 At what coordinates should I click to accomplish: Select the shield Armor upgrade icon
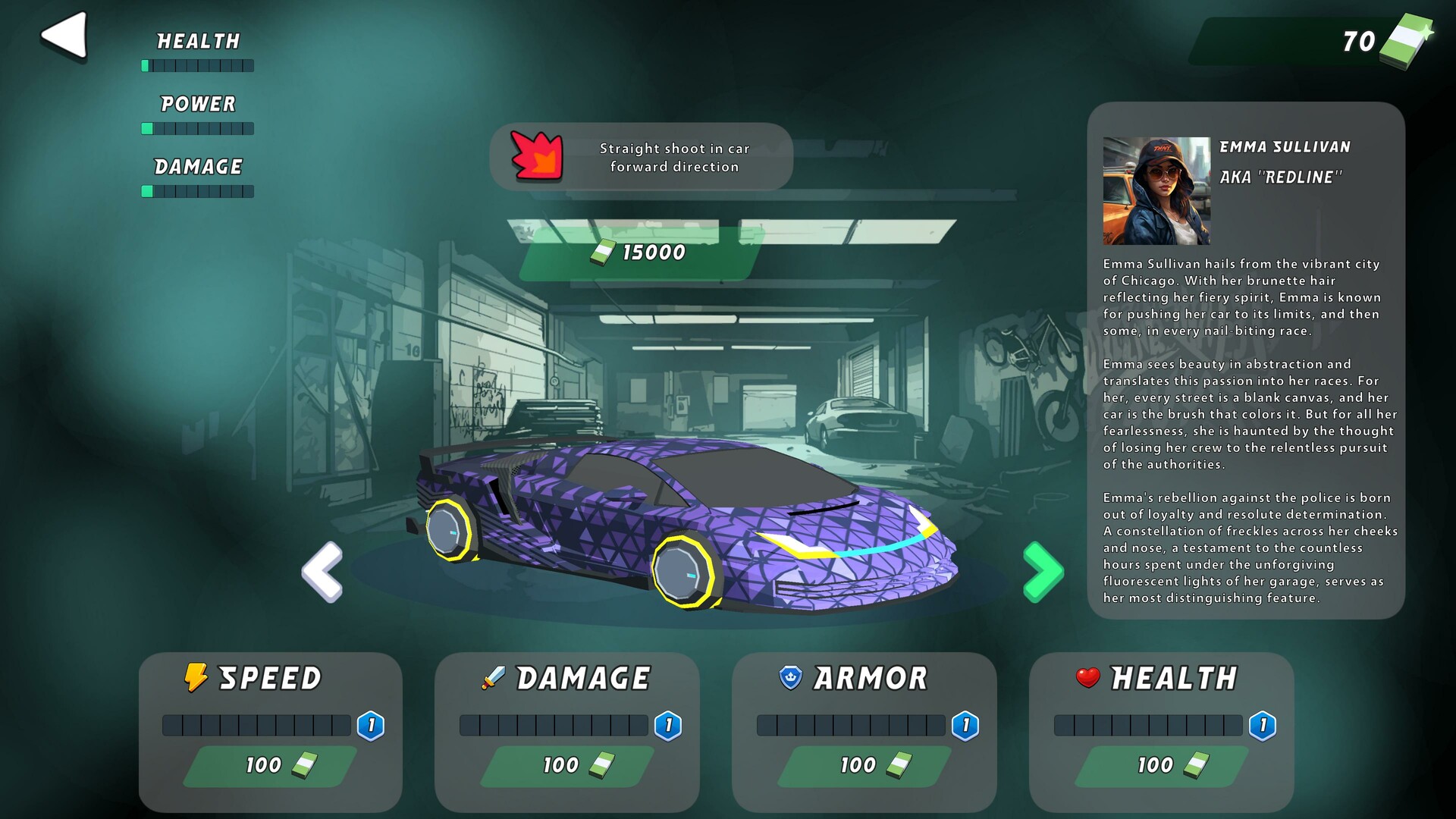coord(789,678)
